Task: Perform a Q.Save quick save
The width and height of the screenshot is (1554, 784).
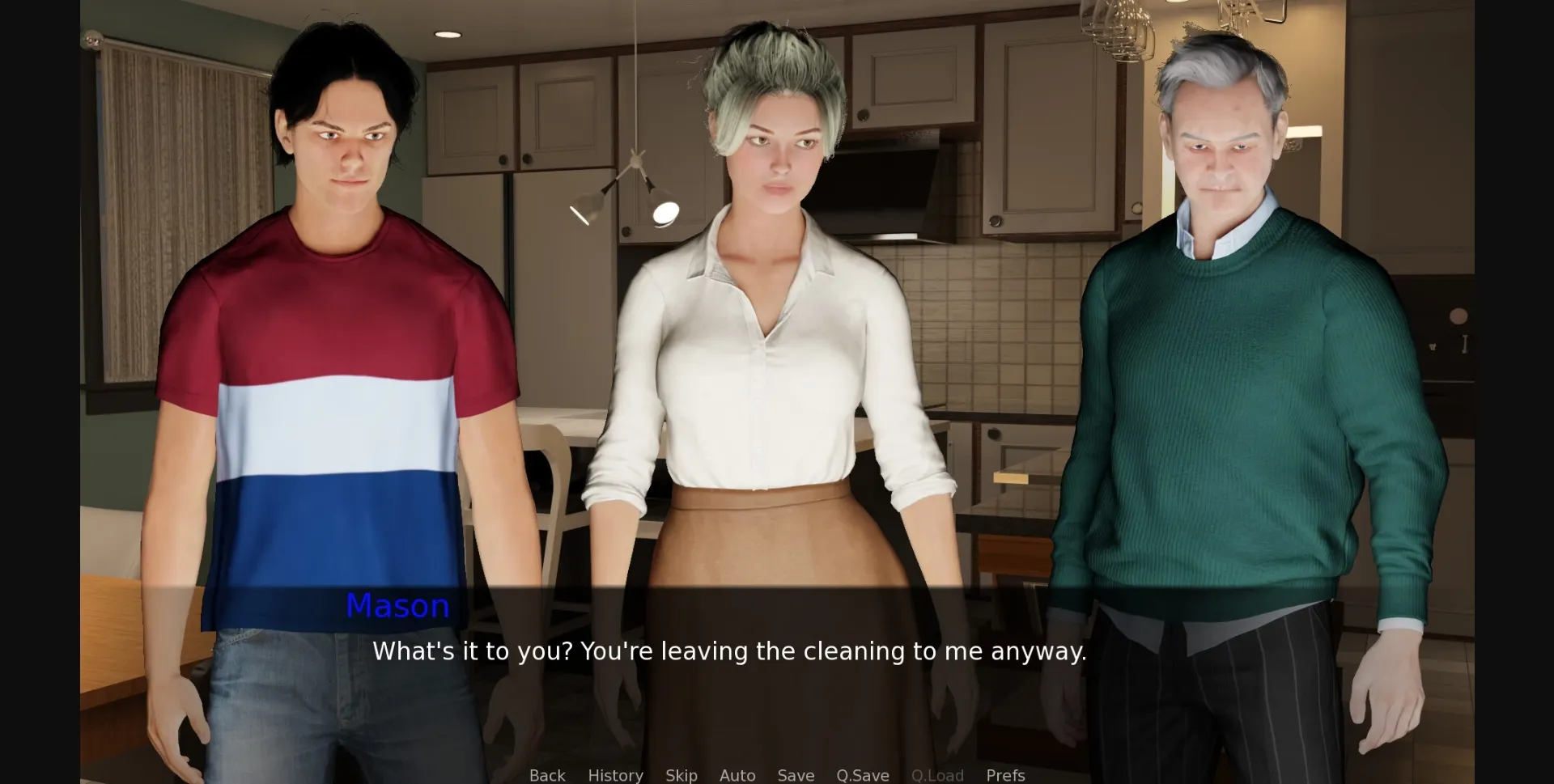Action: 863,775
